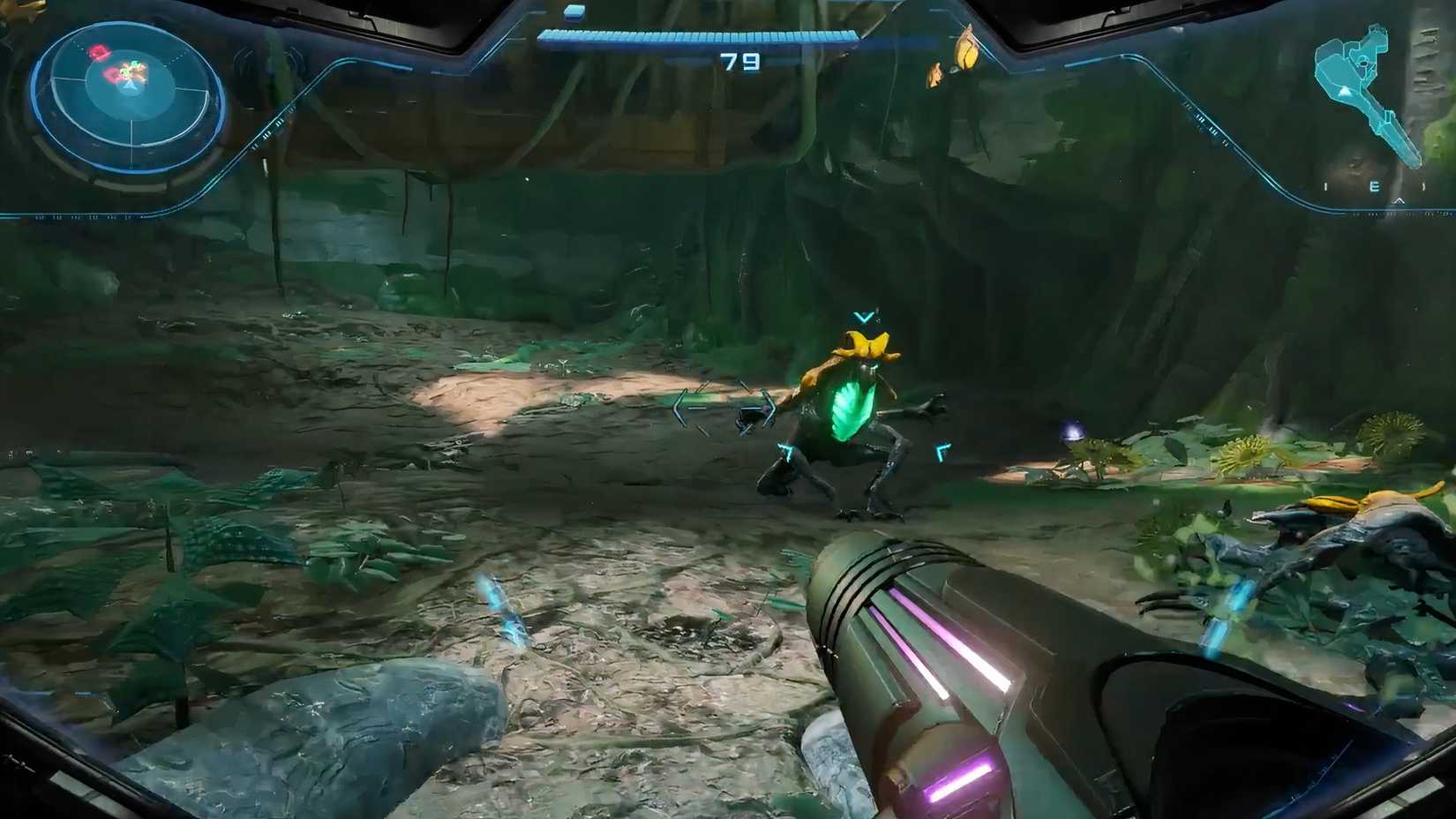
Task: Click the red enemy blip on the radar
Action: coord(97,51)
